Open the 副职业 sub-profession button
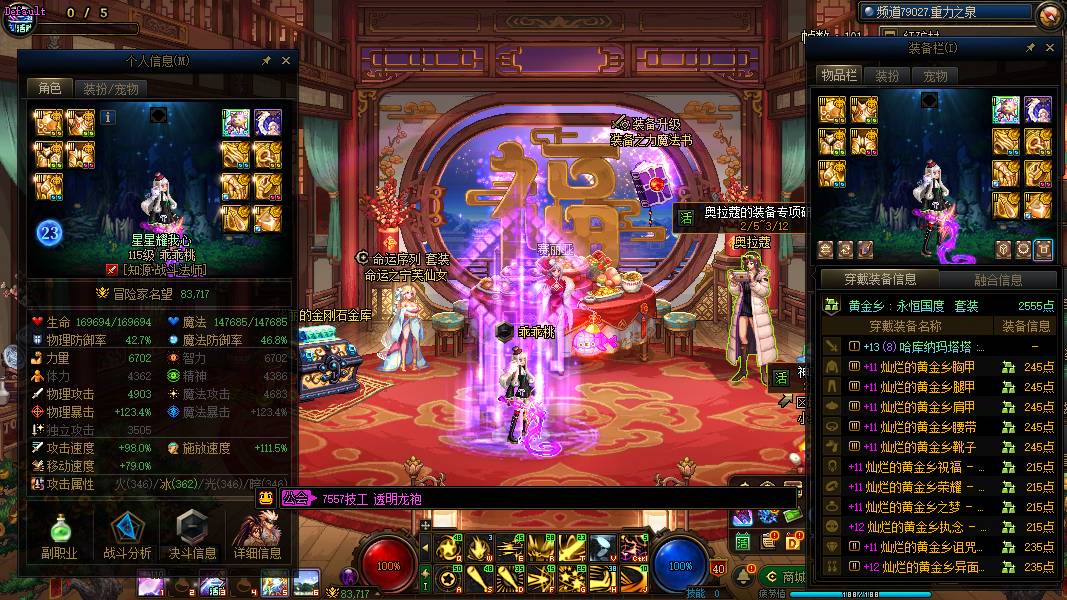The height and width of the screenshot is (600, 1067). (x=59, y=536)
